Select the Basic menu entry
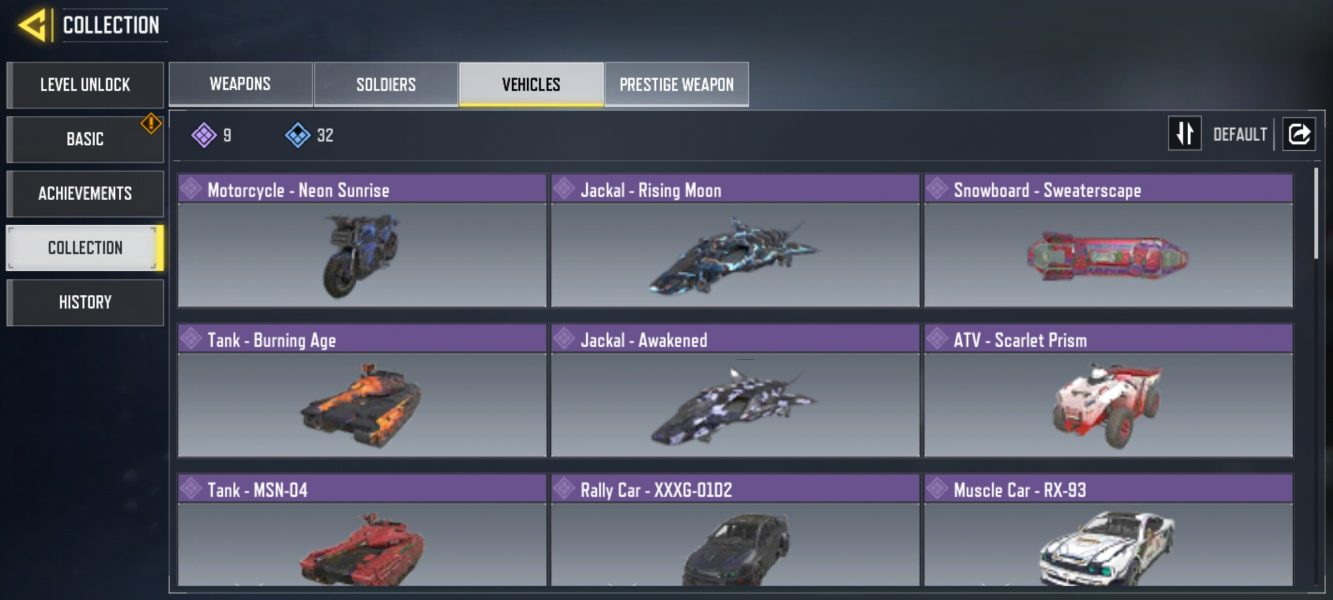The height and width of the screenshot is (600, 1333). click(x=85, y=139)
